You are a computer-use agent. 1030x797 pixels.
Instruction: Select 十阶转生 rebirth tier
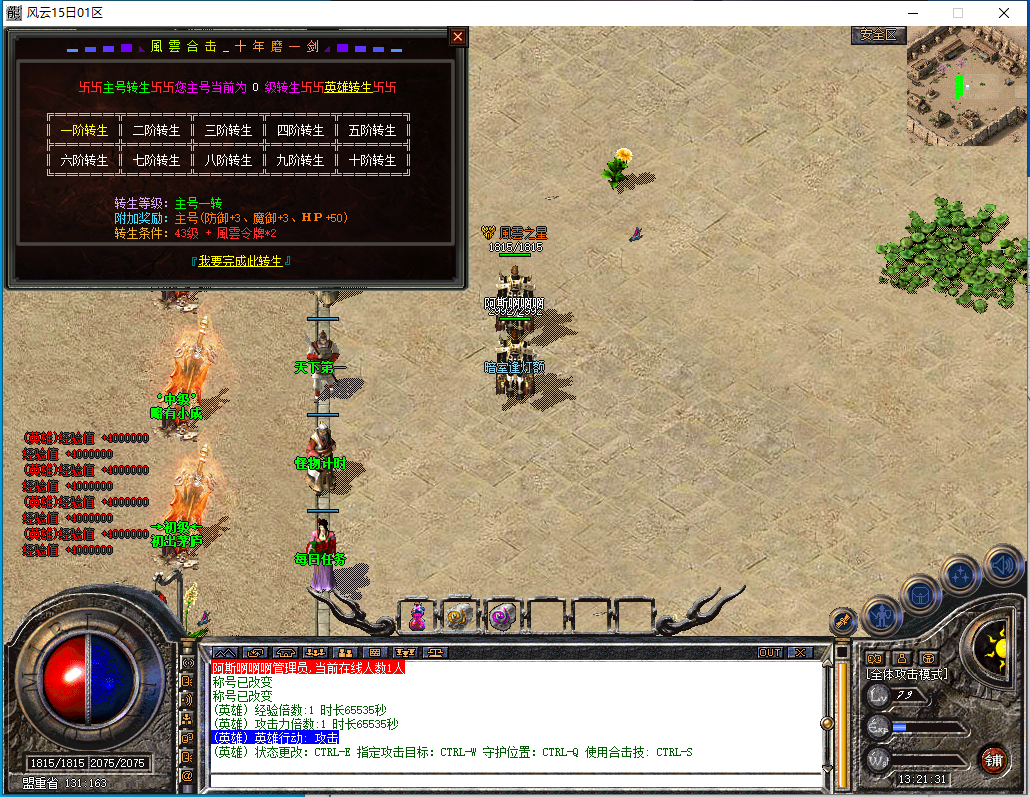[372, 160]
